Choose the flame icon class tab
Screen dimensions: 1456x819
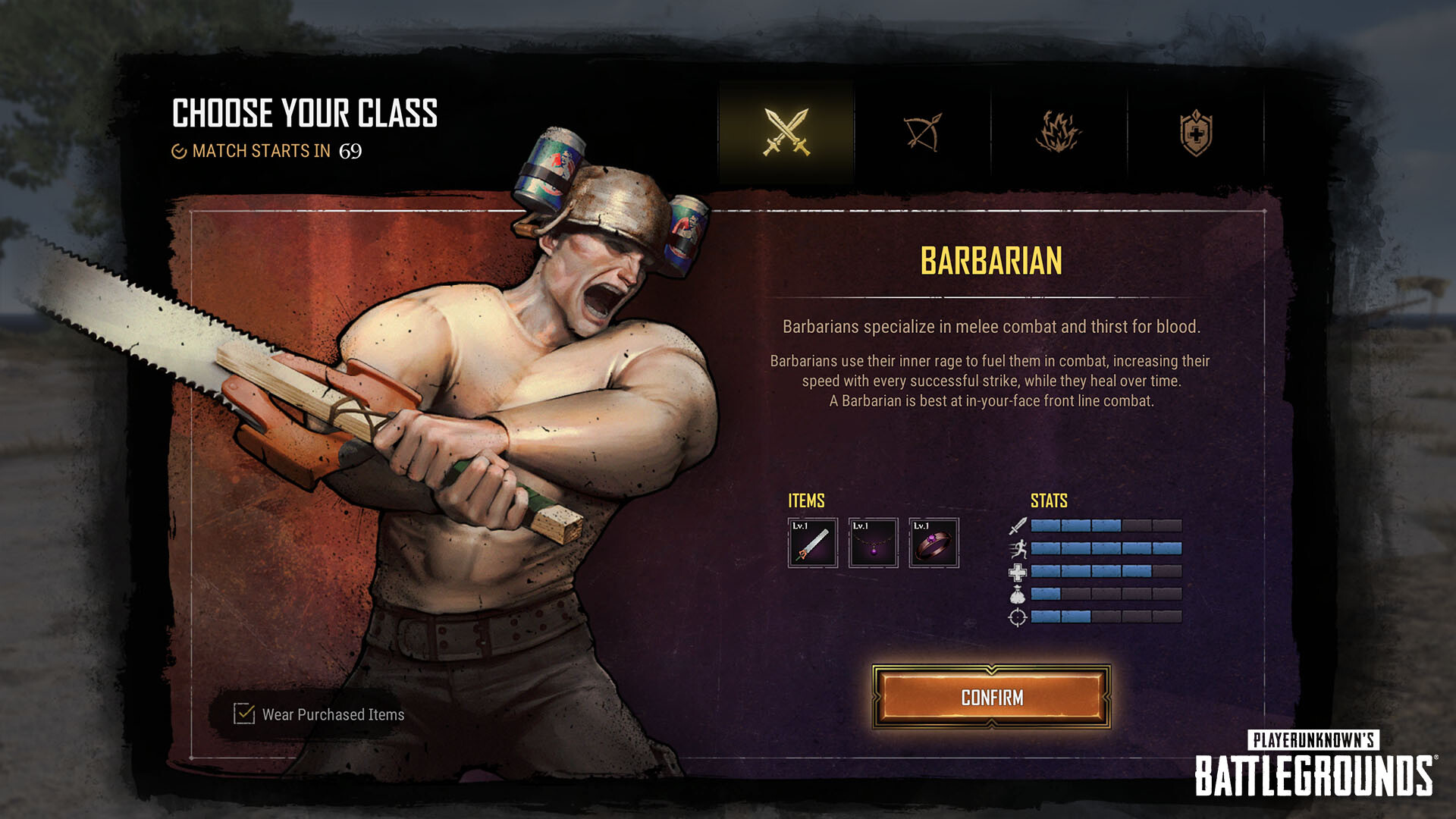coord(1059,133)
